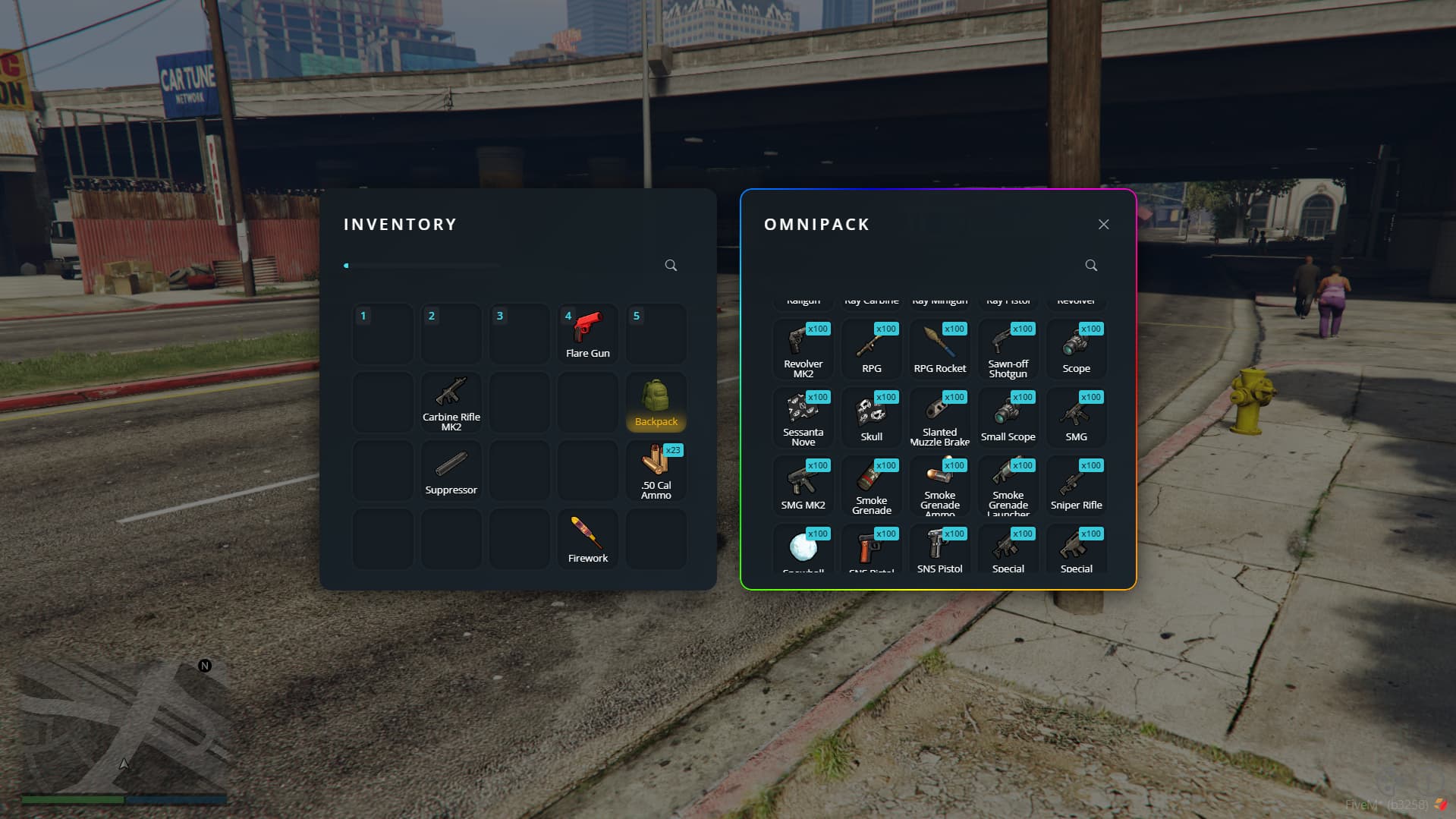The height and width of the screenshot is (819, 1456).
Task: Pick the SMG MK2 weapon
Action: click(803, 486)
